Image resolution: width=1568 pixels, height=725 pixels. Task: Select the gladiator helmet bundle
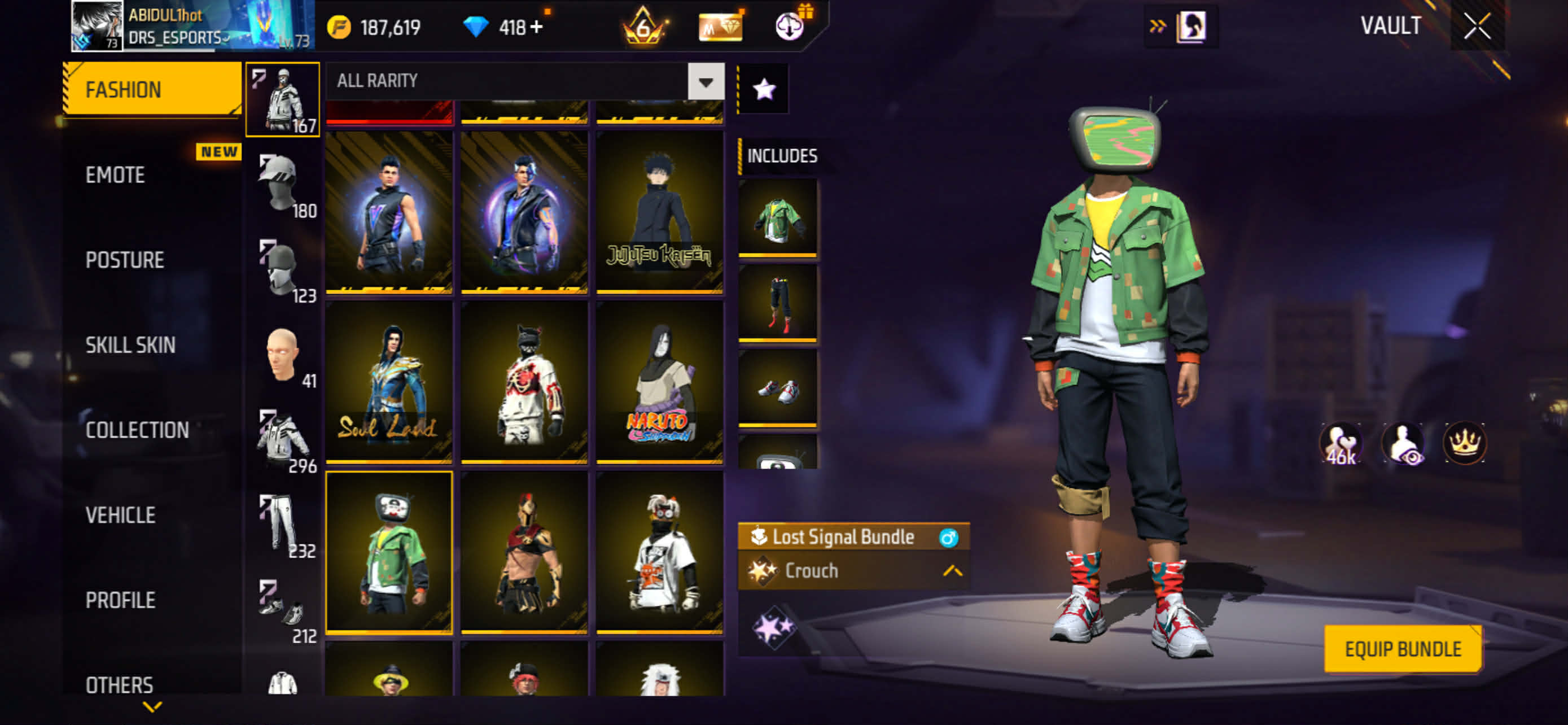point(524,552)
